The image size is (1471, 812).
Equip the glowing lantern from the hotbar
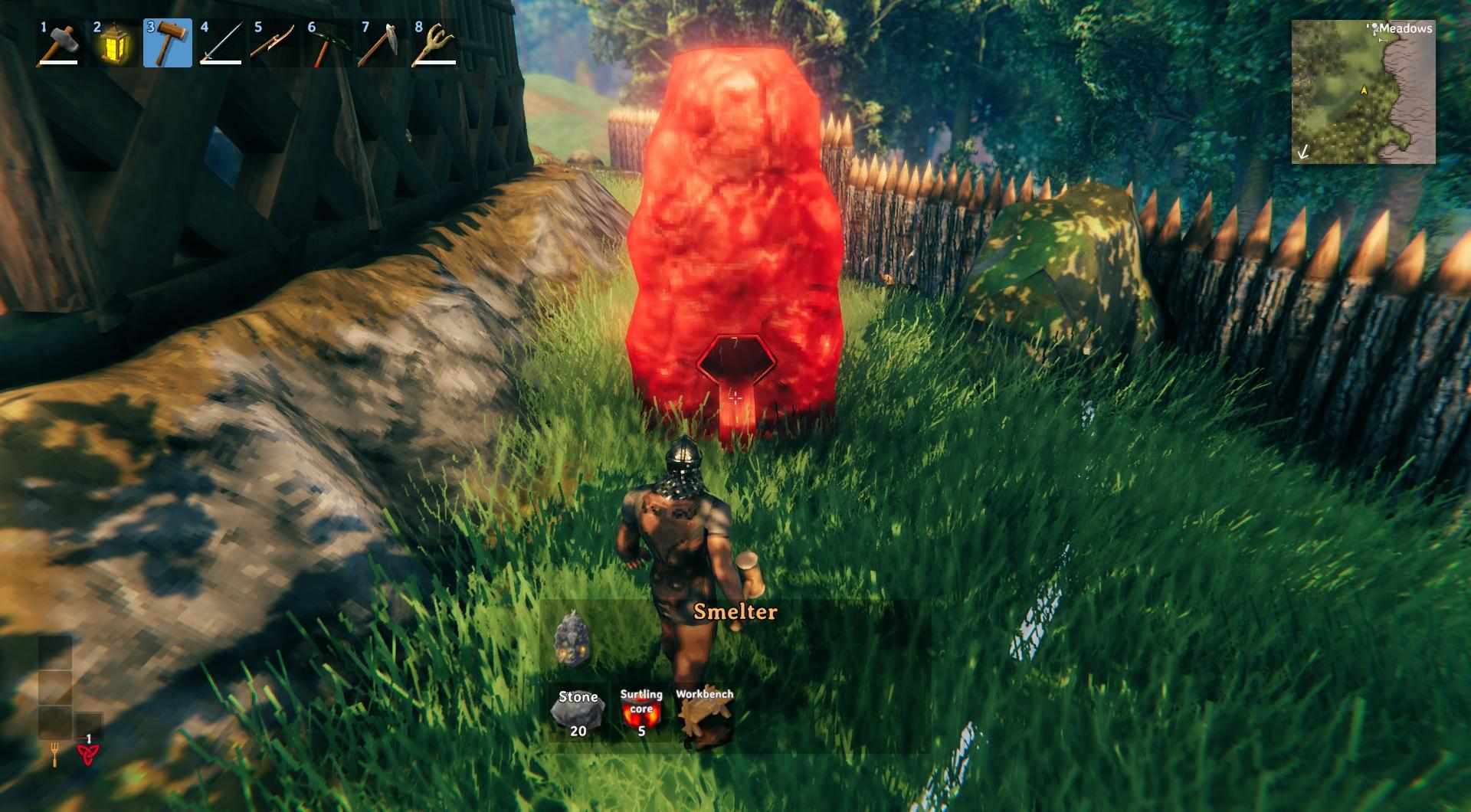[113, 44]
